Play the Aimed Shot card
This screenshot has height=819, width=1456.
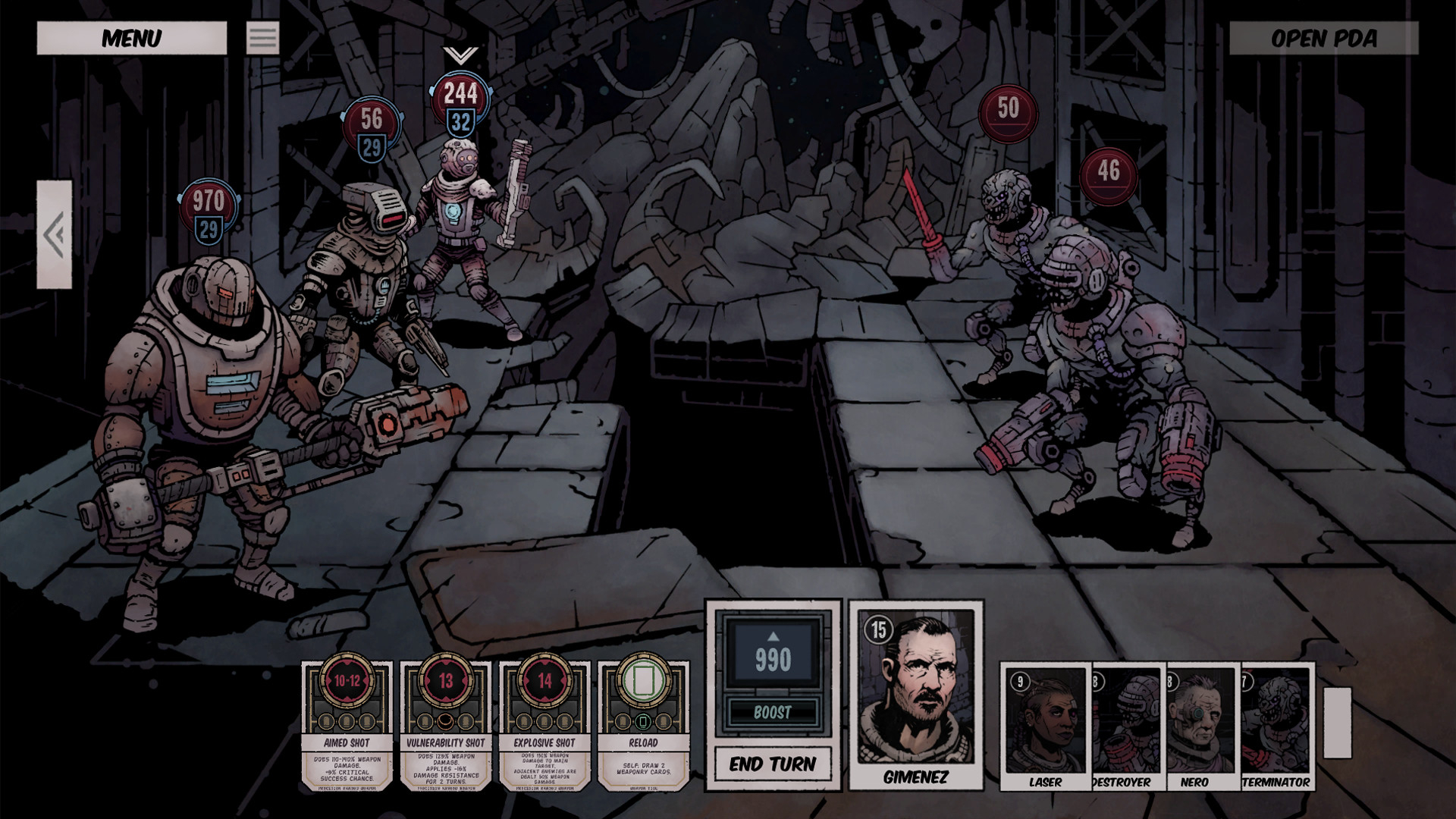[347, 726]
